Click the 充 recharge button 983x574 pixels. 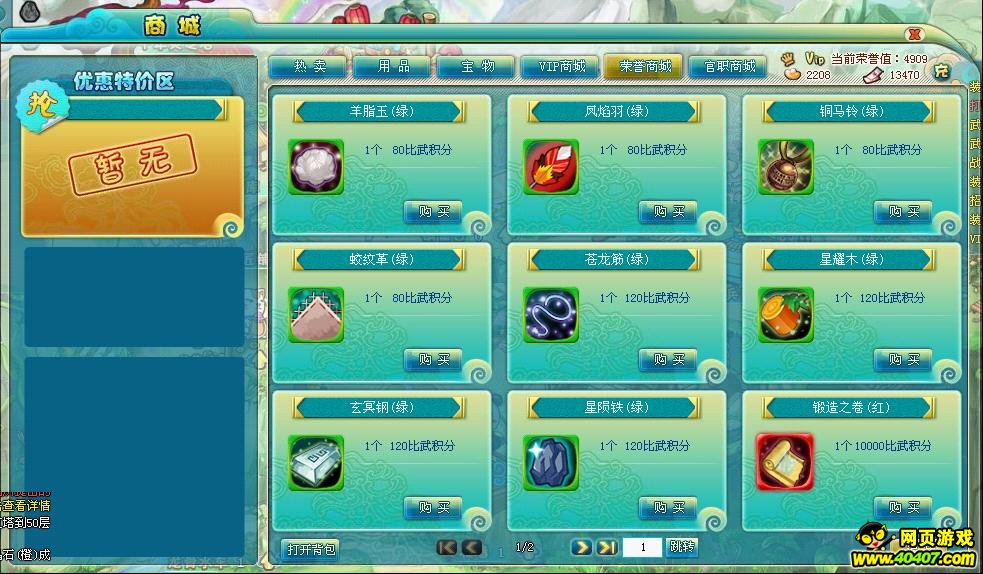point(940,71)
